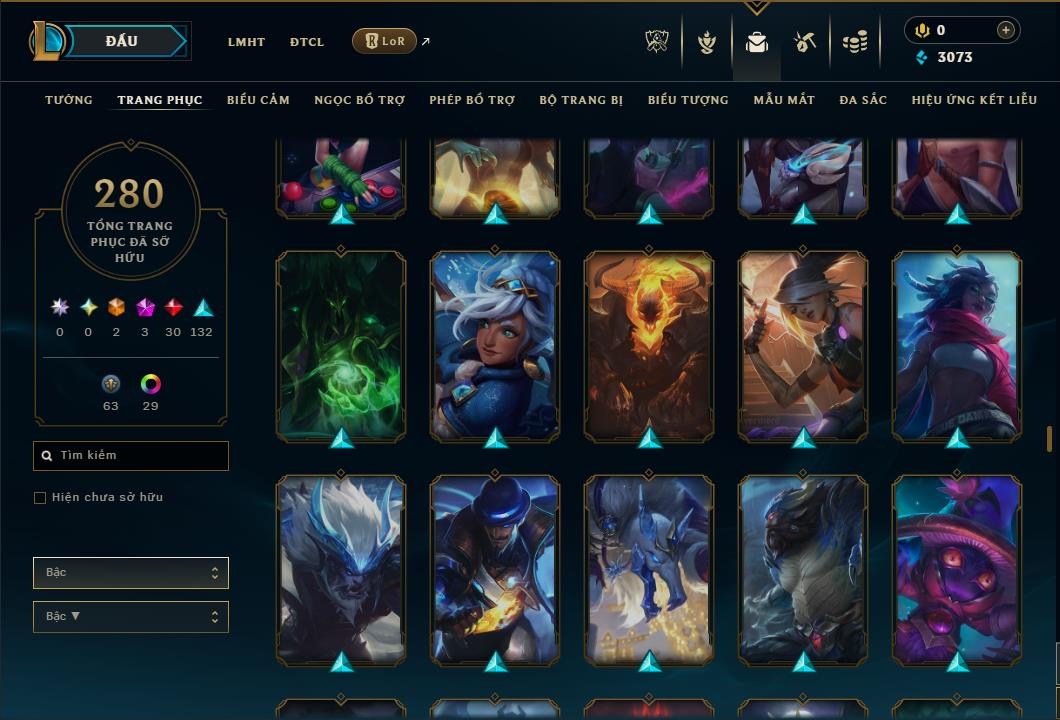Switch to the BIỂU CẢM tab
Viewport: 1060px width, 720px height.
(x=258, y=100)
